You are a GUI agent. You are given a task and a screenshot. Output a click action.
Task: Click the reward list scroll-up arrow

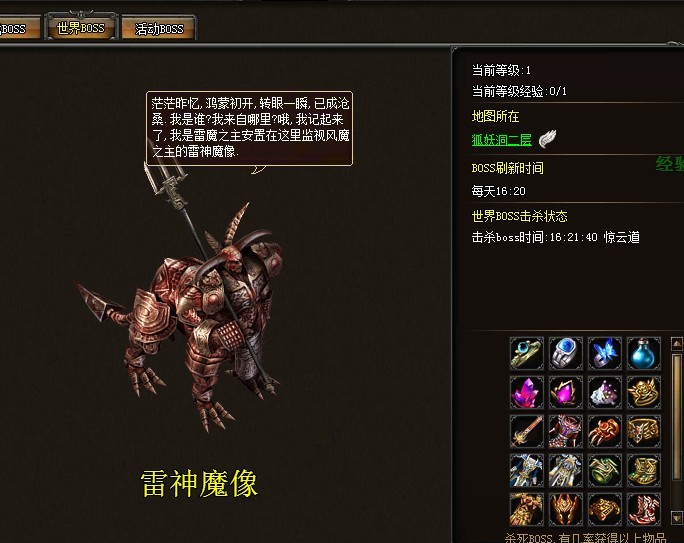click(x=677, y=345)
